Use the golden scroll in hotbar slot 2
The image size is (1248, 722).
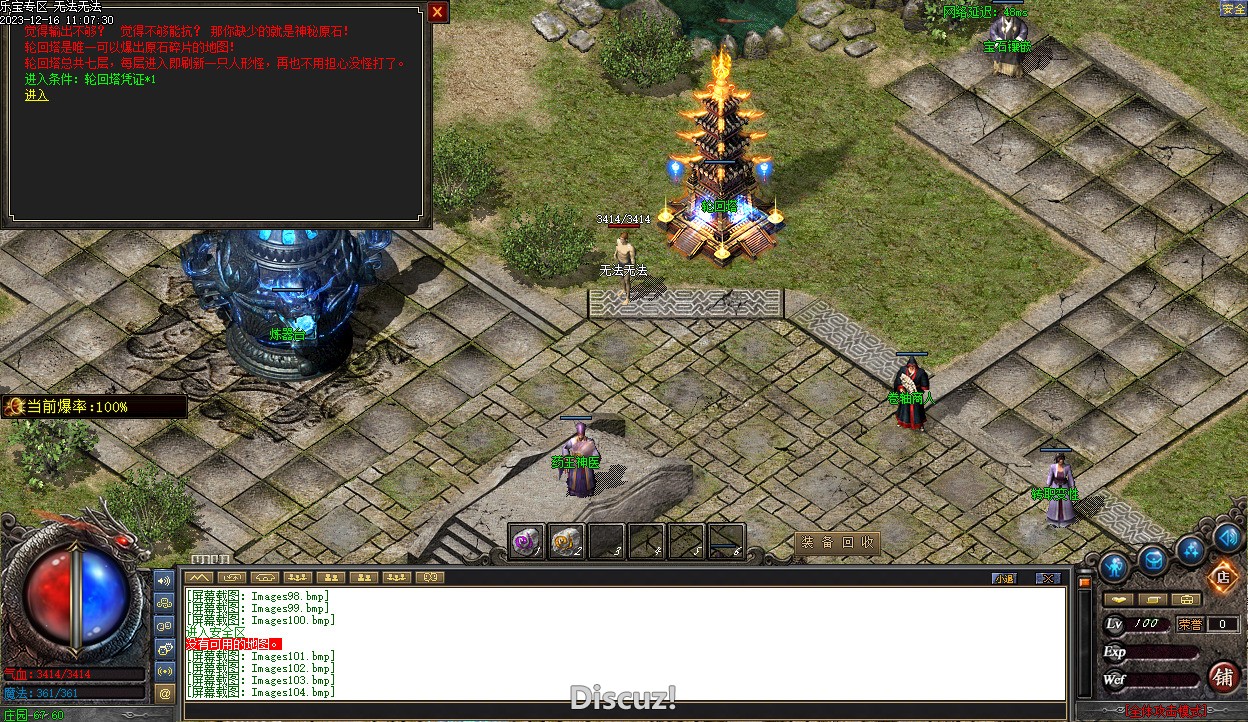(566, 541)
